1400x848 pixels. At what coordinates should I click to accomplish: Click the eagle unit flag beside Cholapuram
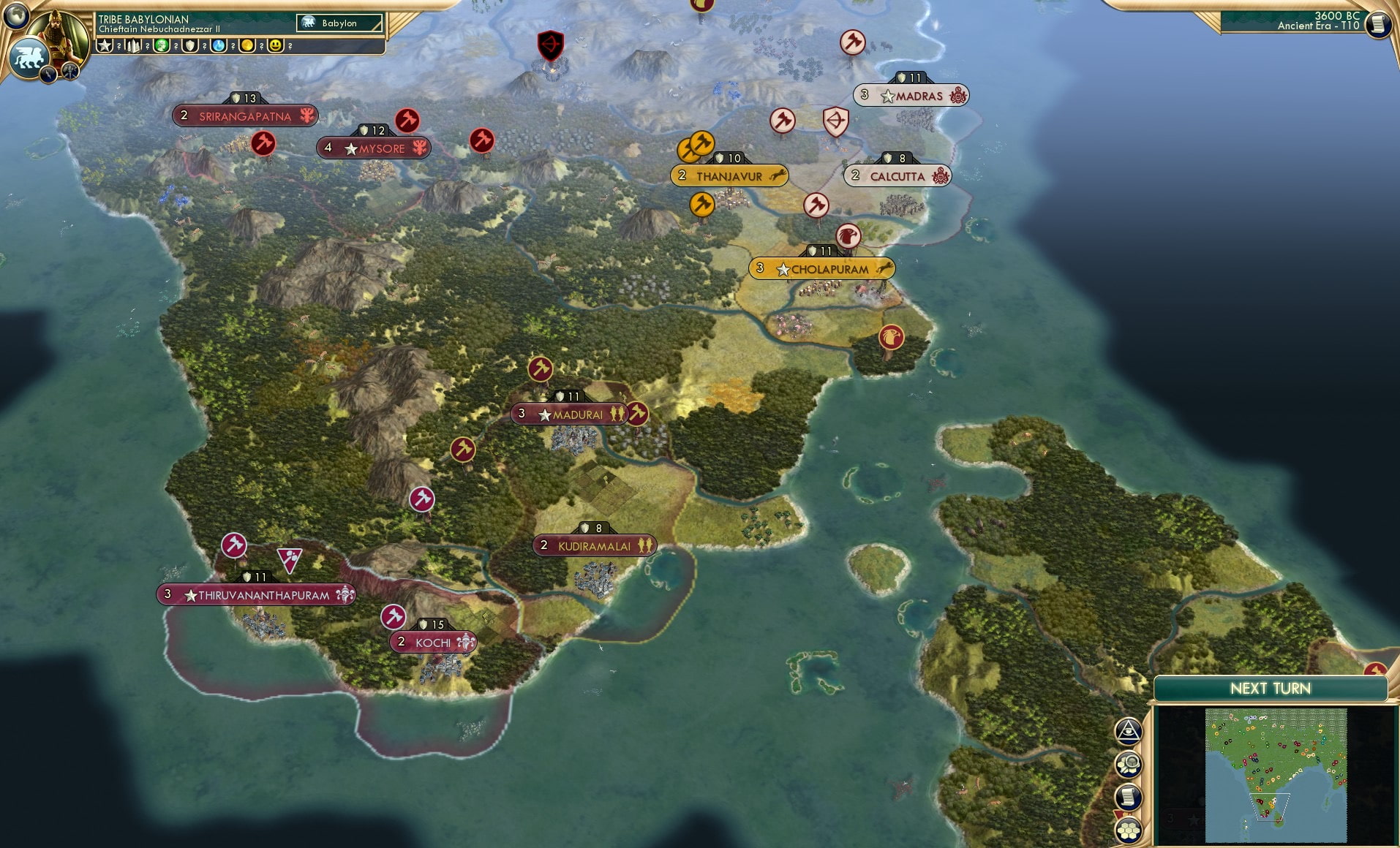[848, 236]
